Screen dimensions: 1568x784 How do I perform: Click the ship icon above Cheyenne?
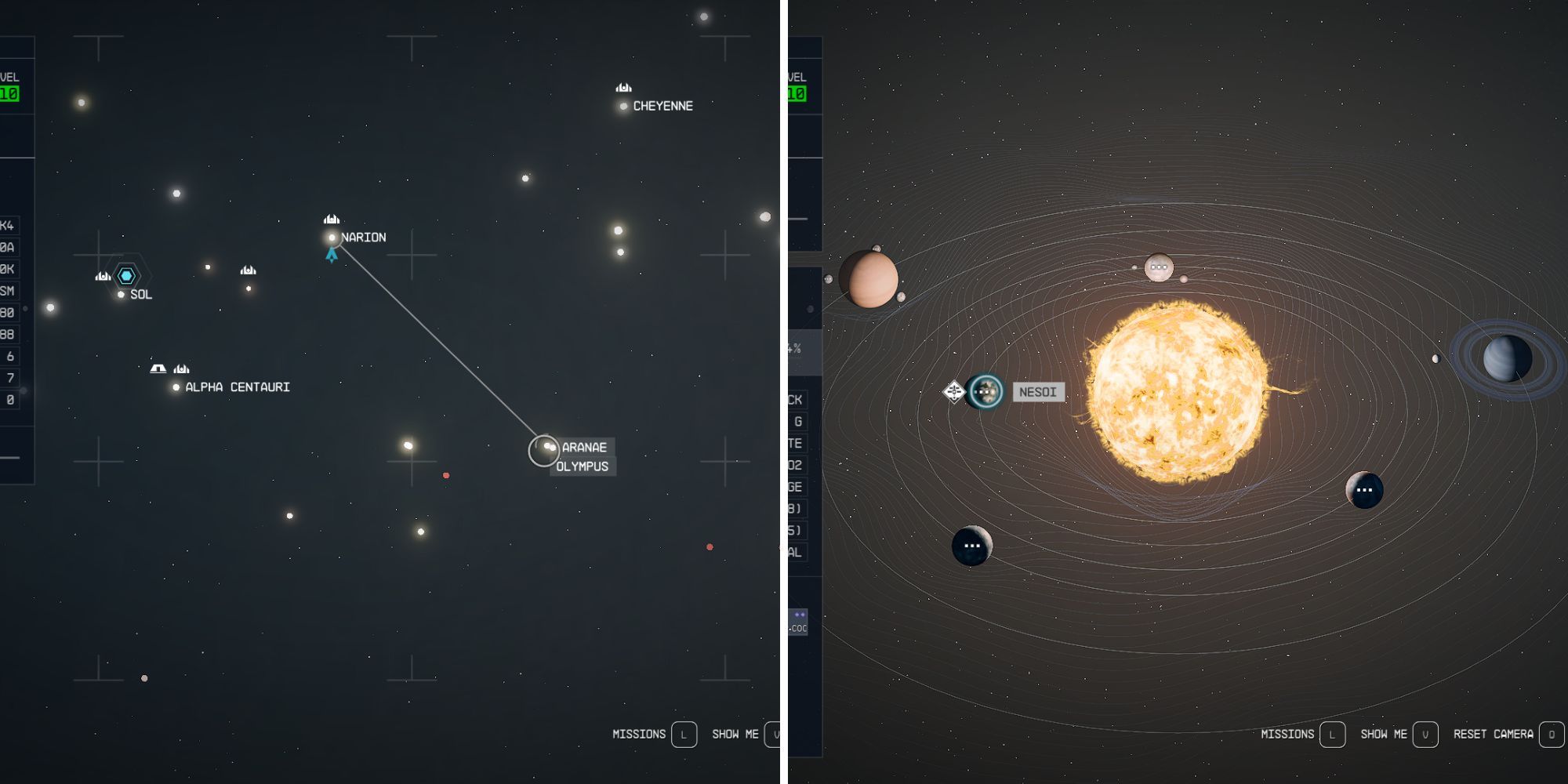point(623,88)
